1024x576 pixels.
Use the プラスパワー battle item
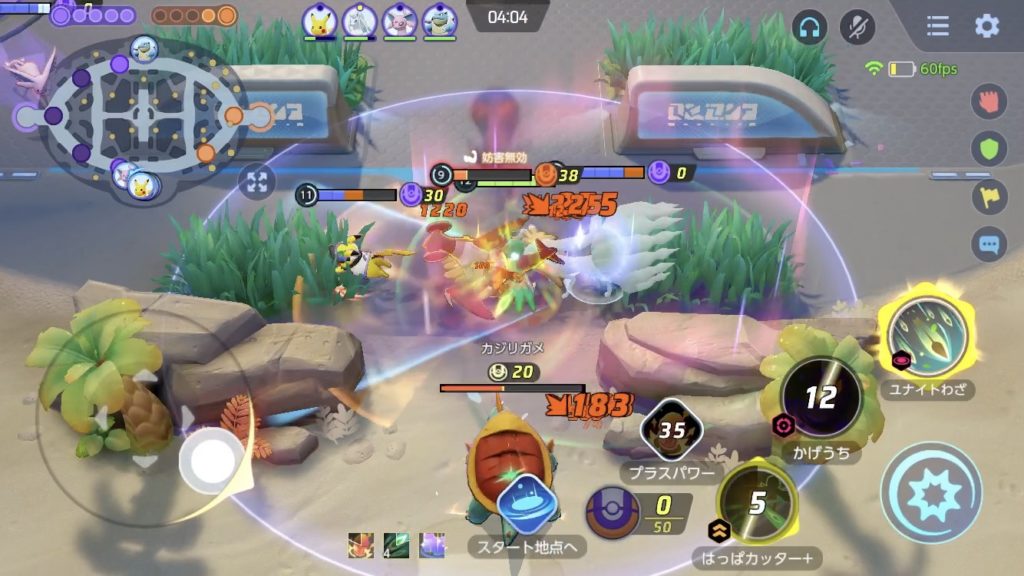pos(671,430)
